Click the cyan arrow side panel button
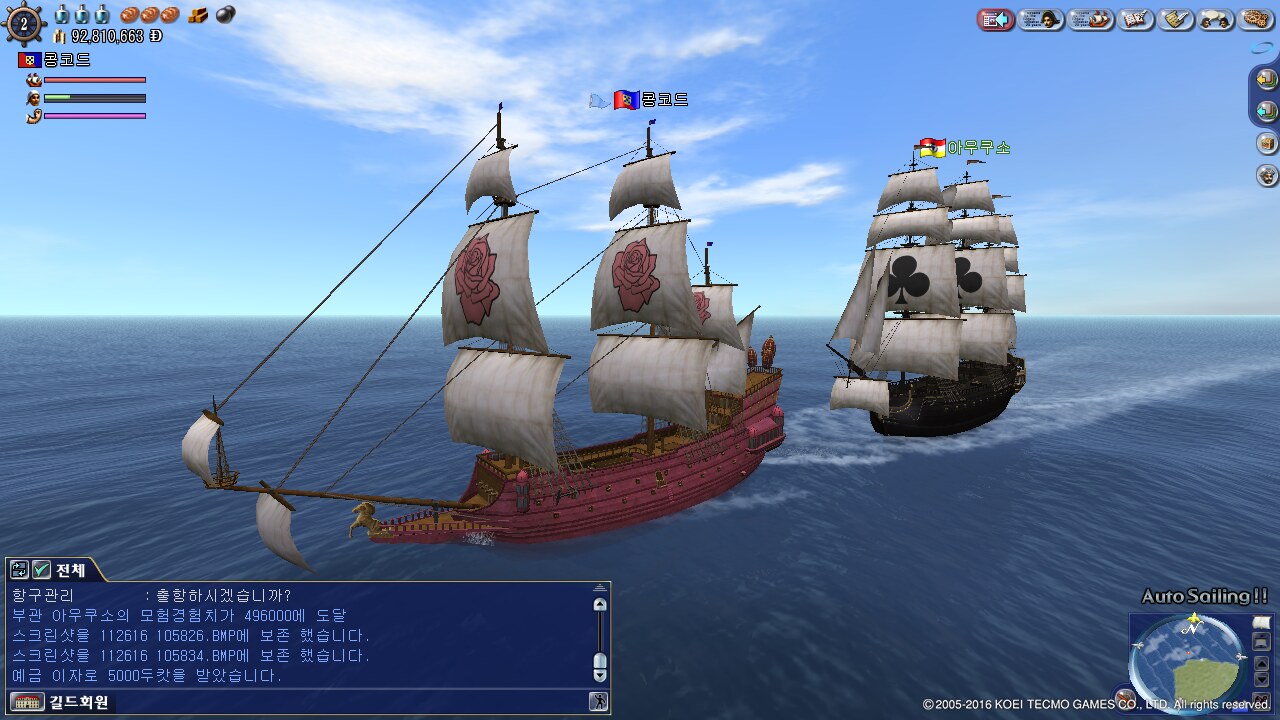 click(x=1267, y=110)
